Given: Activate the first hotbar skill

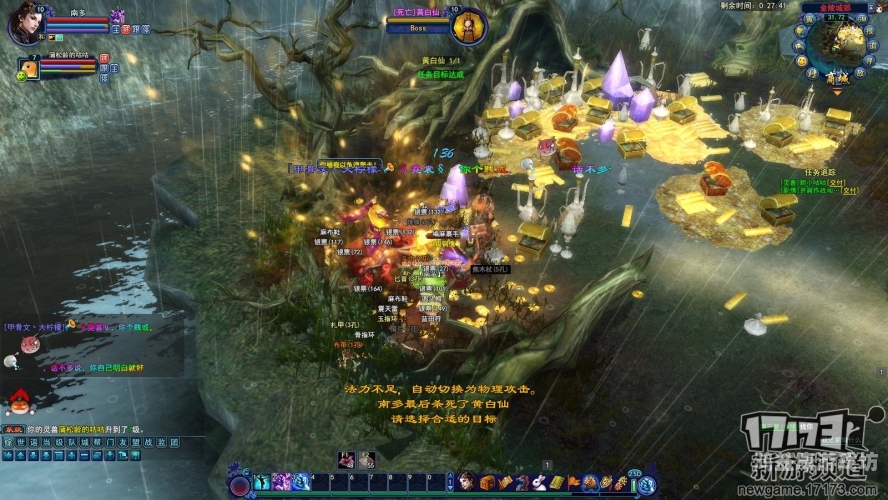Looking at the screenshot, I should [x=264, y=482].
